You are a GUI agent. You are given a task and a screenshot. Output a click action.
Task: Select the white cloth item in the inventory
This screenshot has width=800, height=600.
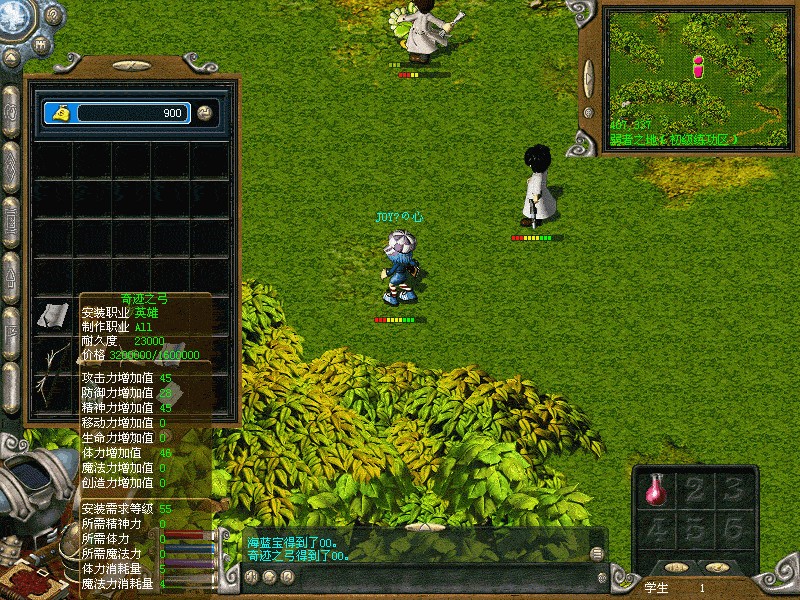[52, 315]
